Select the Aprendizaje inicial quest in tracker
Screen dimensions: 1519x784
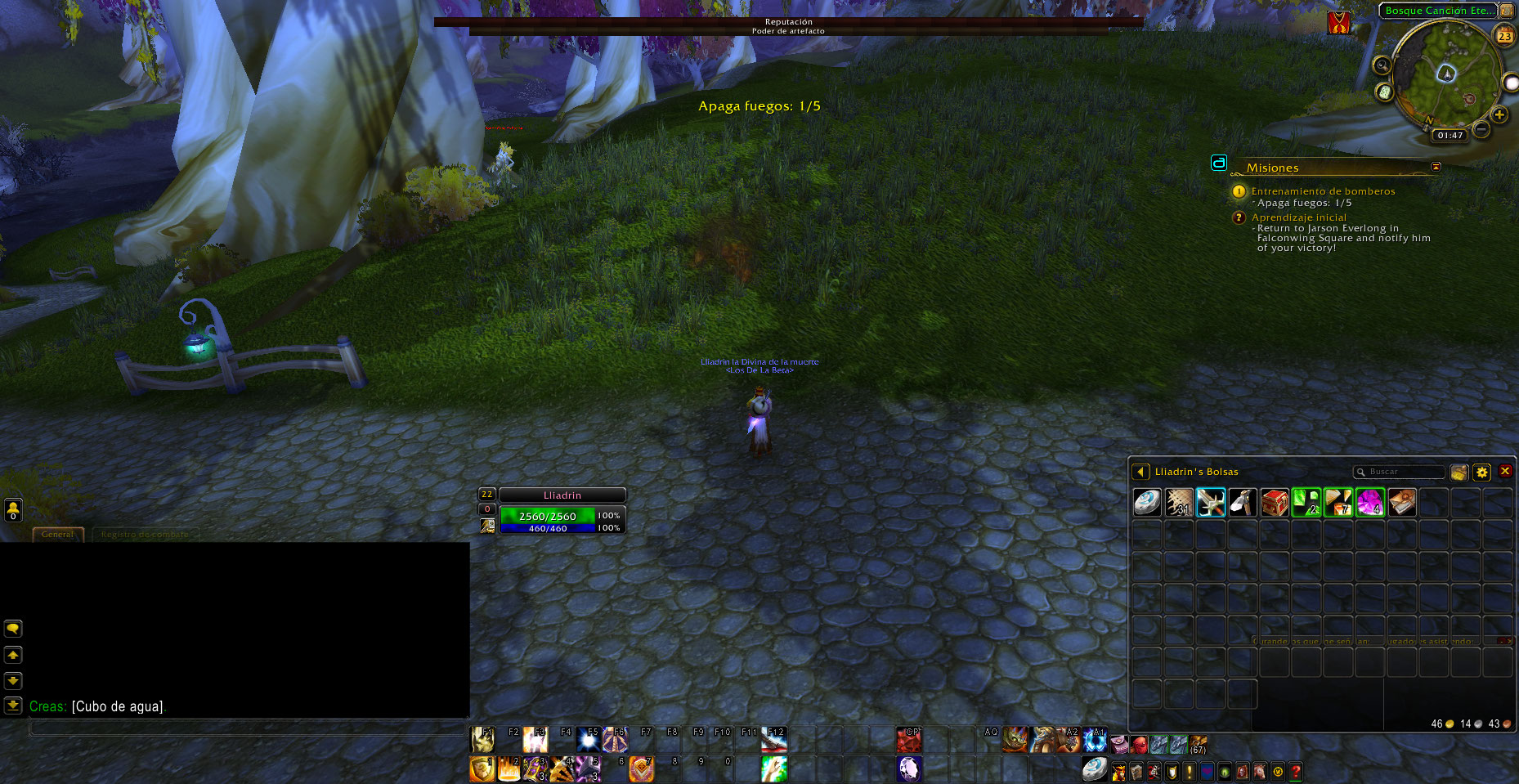pyautogui.click(x=1298, y=217)
